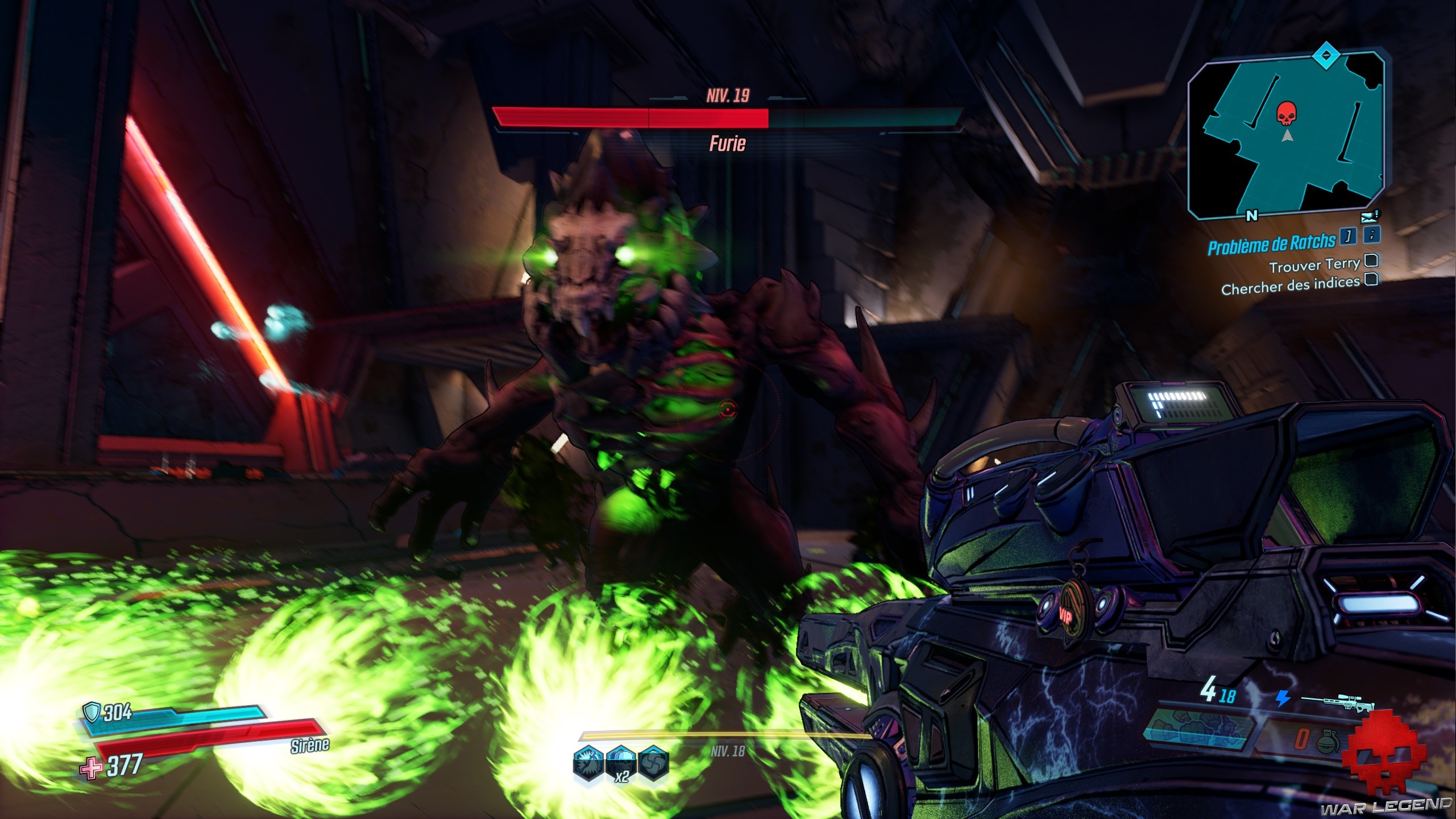Open the new mail envelope notification

click(x=1370, y=217)
